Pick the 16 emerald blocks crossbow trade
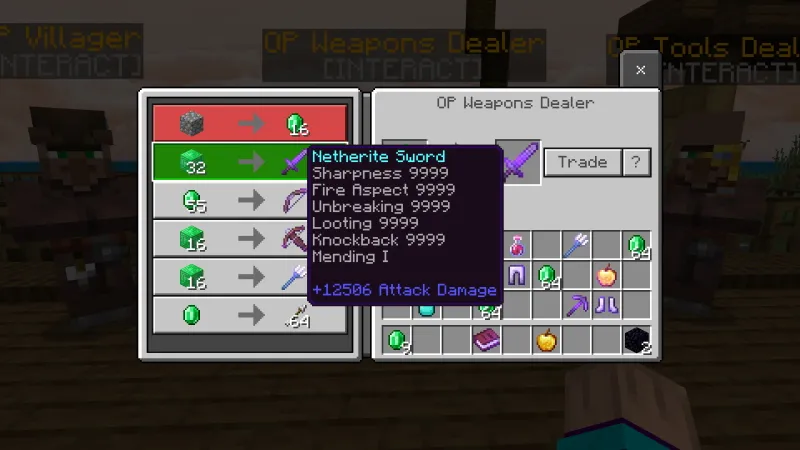 pyautogui.click(x=249, y=238)
